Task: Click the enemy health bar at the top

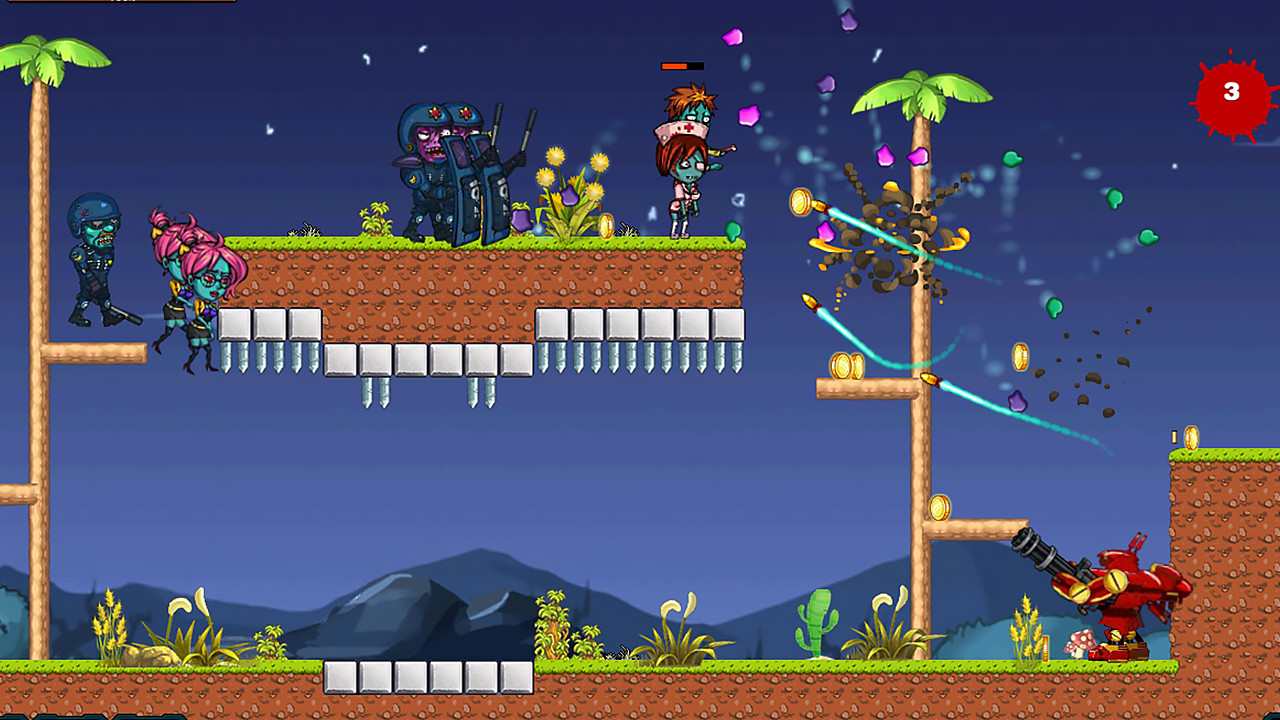Action: [x=681, y=64]
